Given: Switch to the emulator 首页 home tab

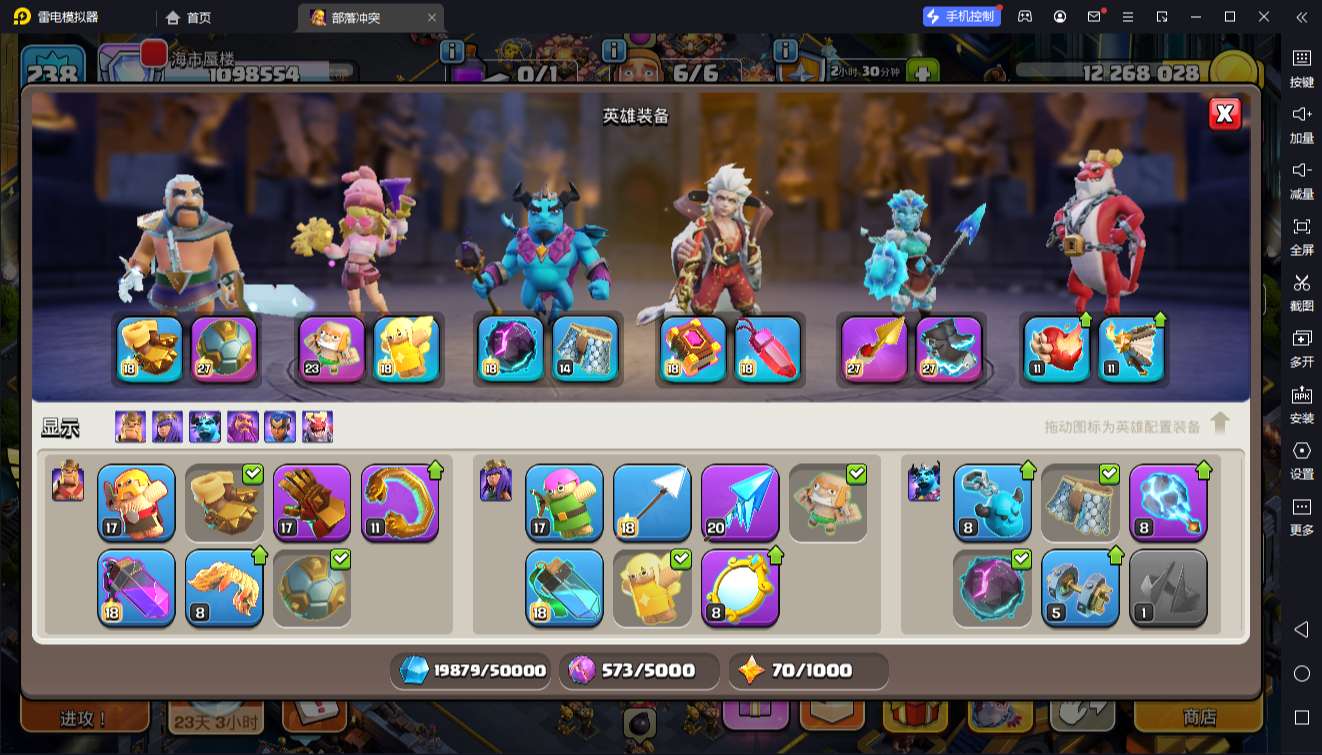Looking at the screenshot, I should tap(189, 17).
